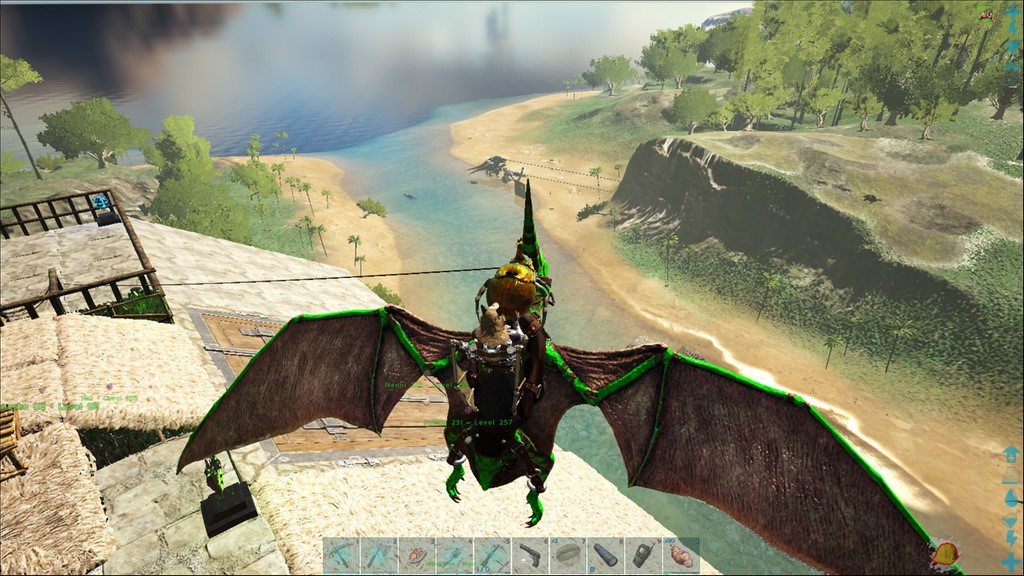
Task: Select the pickaxe in the first hotbar slot
Action: coord(341,555)
